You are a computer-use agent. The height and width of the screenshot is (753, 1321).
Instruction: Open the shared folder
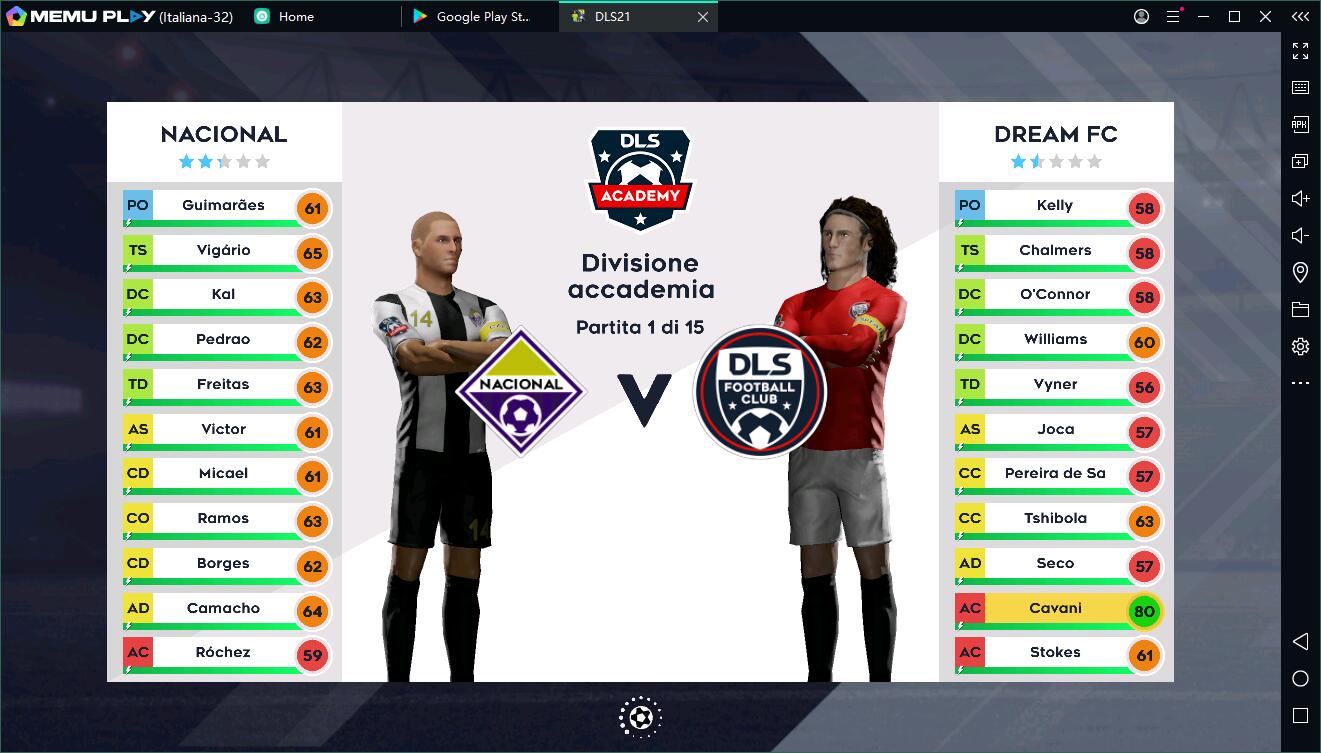click(1300, 308)
